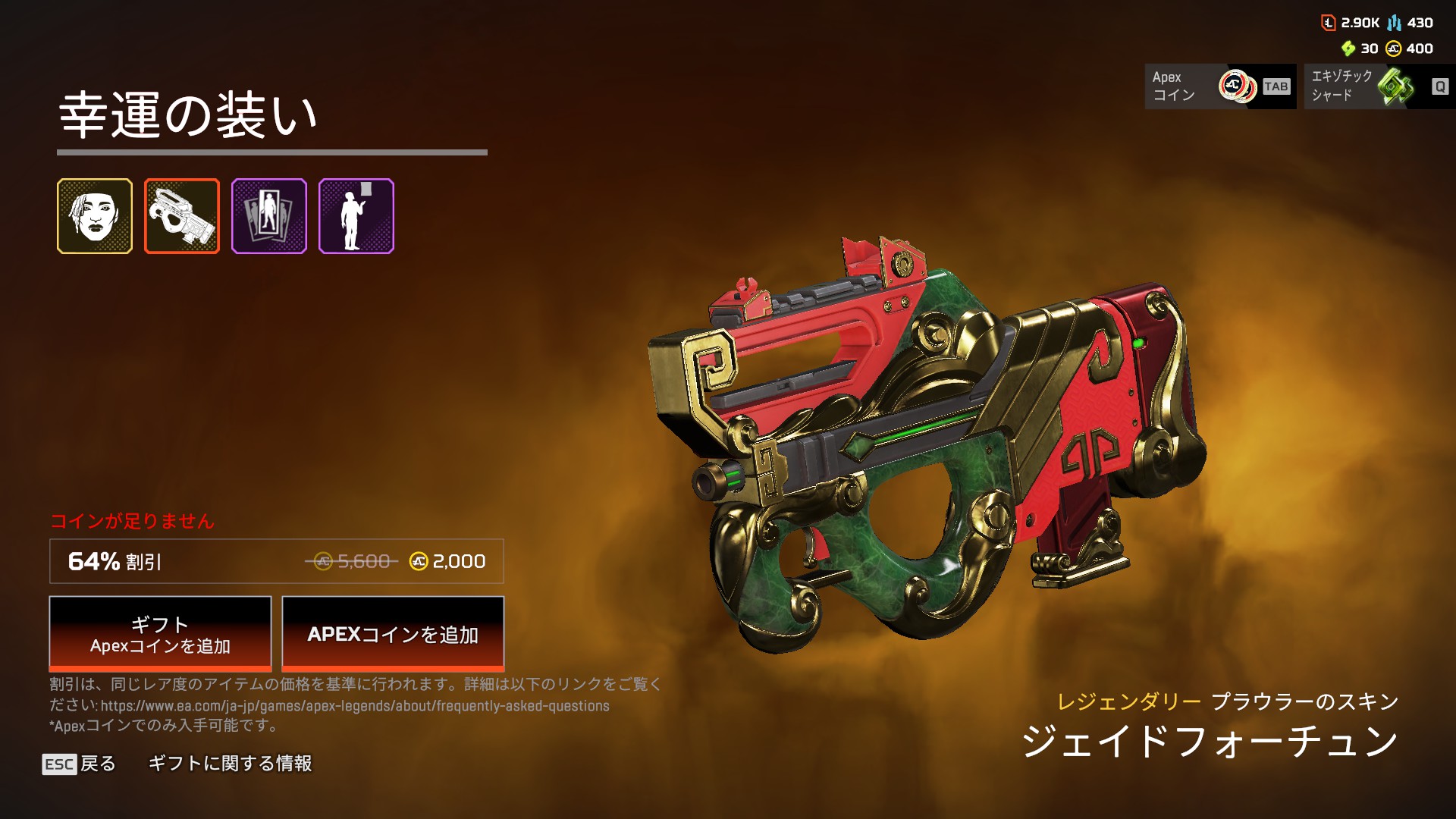The image size is (1456, 819).
Task: Select the standing pose silhouette thumbnail
Action: 356,216
